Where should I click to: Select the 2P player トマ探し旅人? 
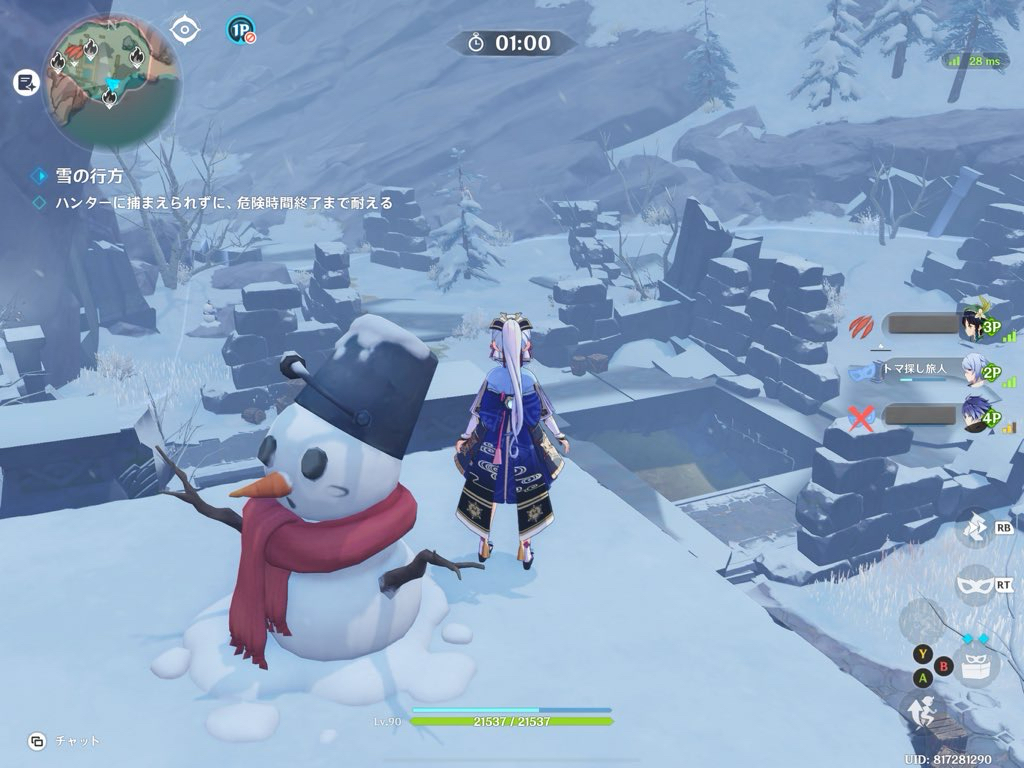tap(974, 371)
